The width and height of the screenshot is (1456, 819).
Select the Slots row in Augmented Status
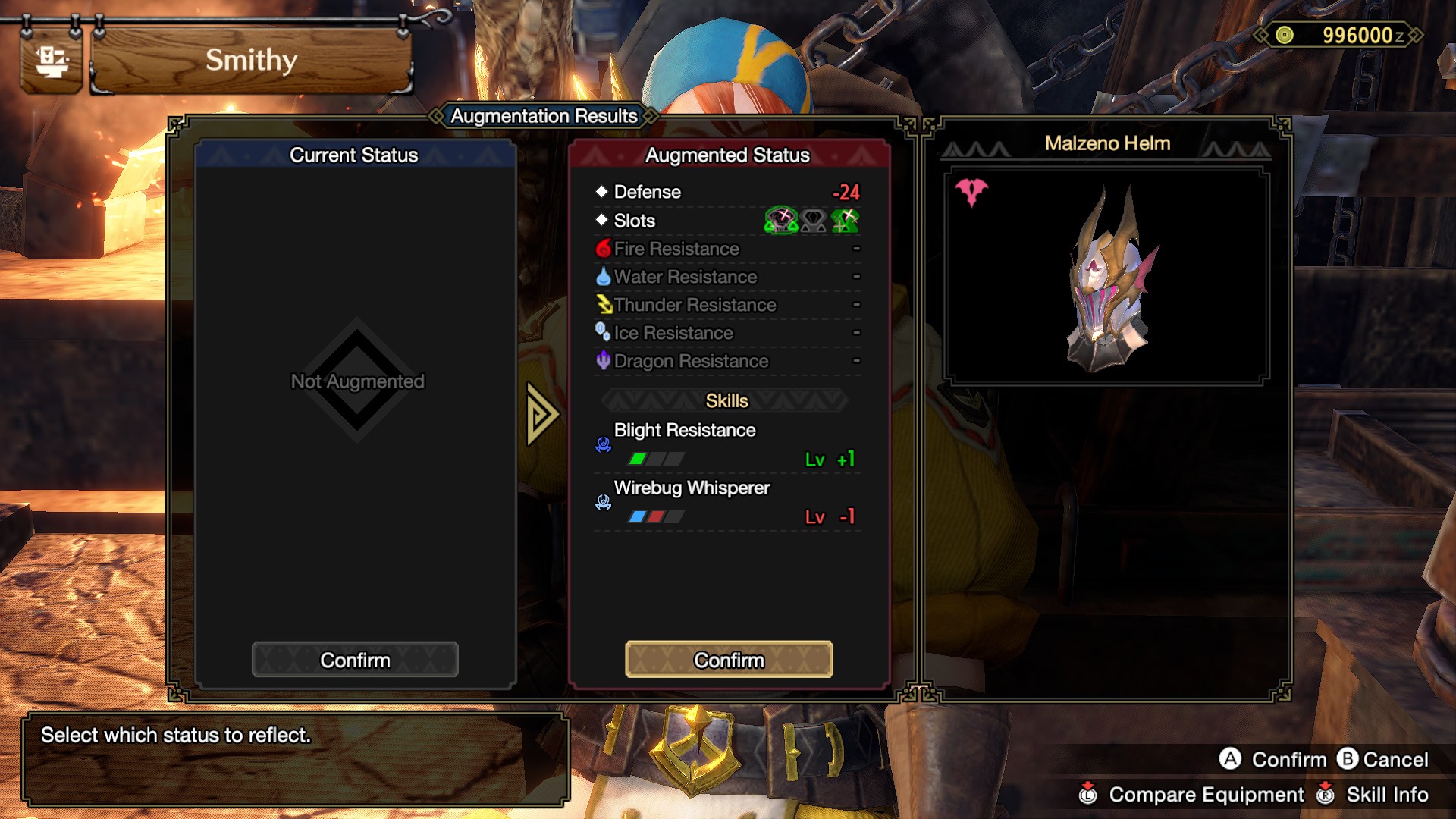[728, 221]
